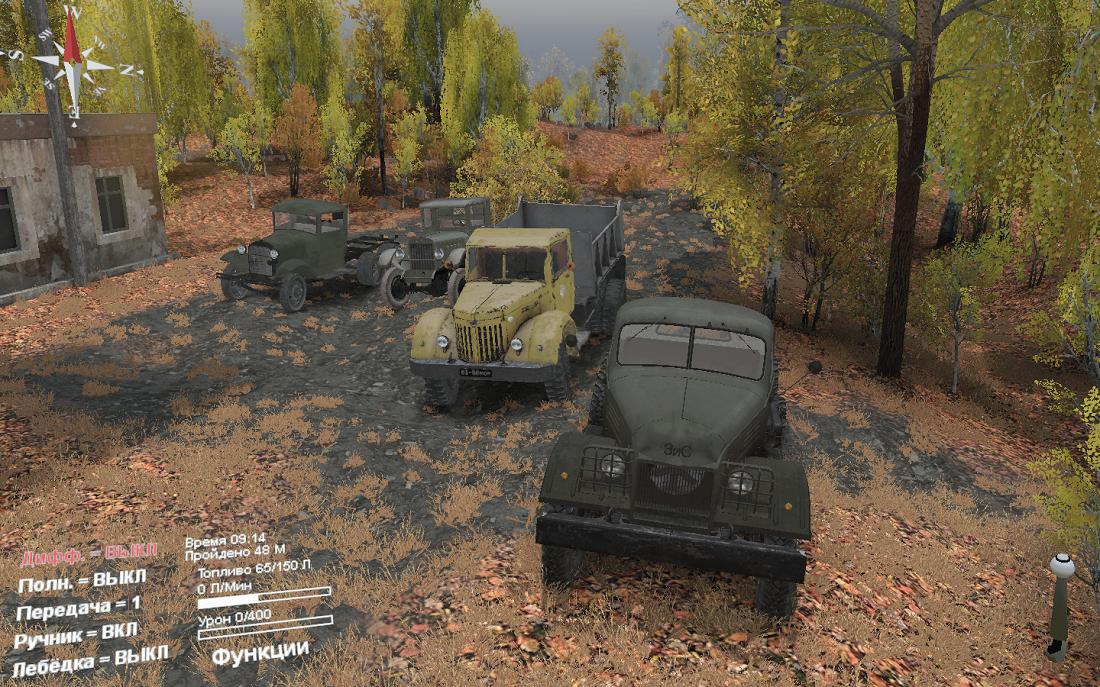This screenshot has width=1100, height=687.
Task: Toggle the Полн. all-wheel drive label
Action: pyautogui.click(x=82, y=581)
